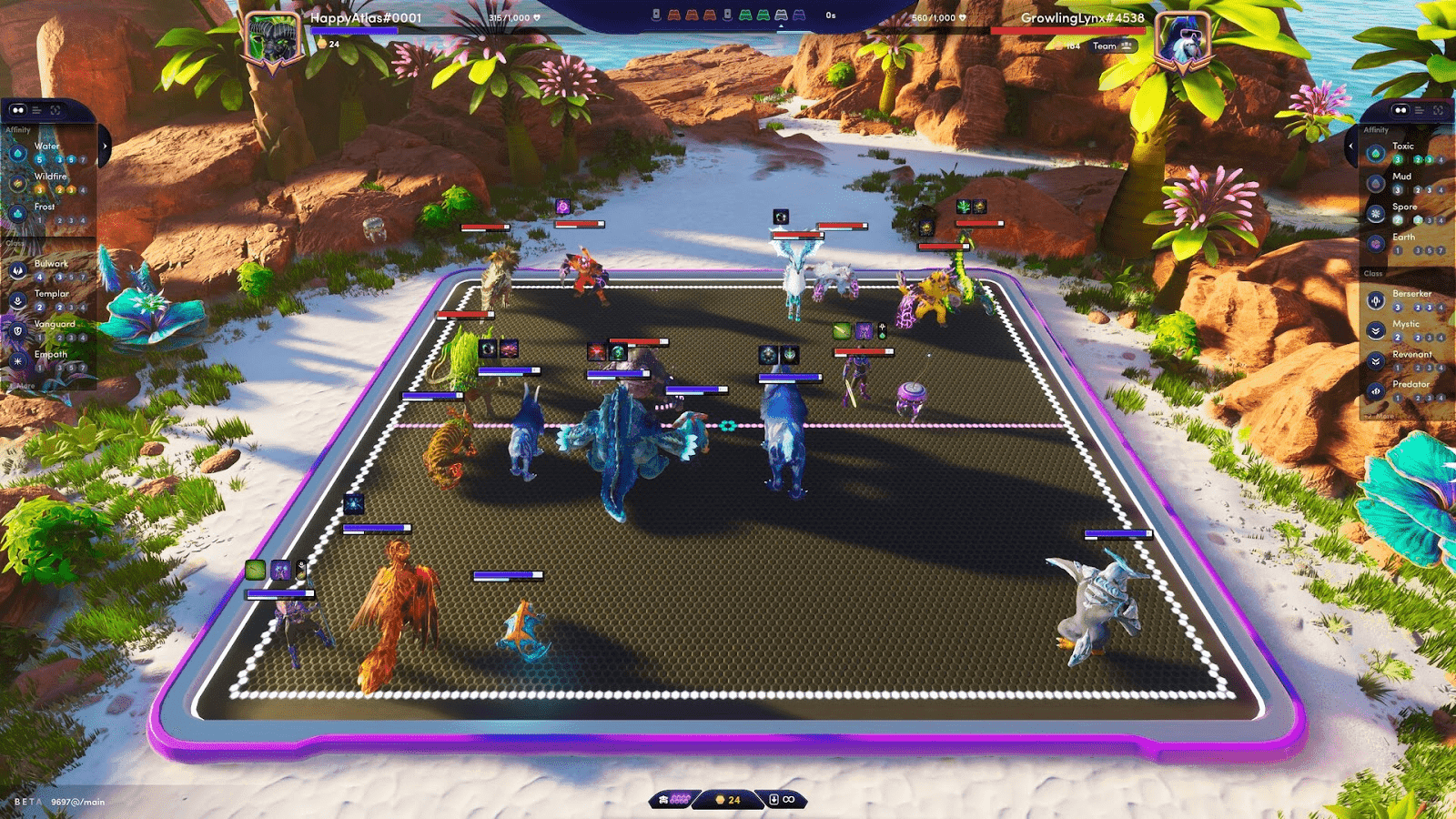Expand the +1 More section on left panel
1456x819 pixels.
(x=22, y=385)
